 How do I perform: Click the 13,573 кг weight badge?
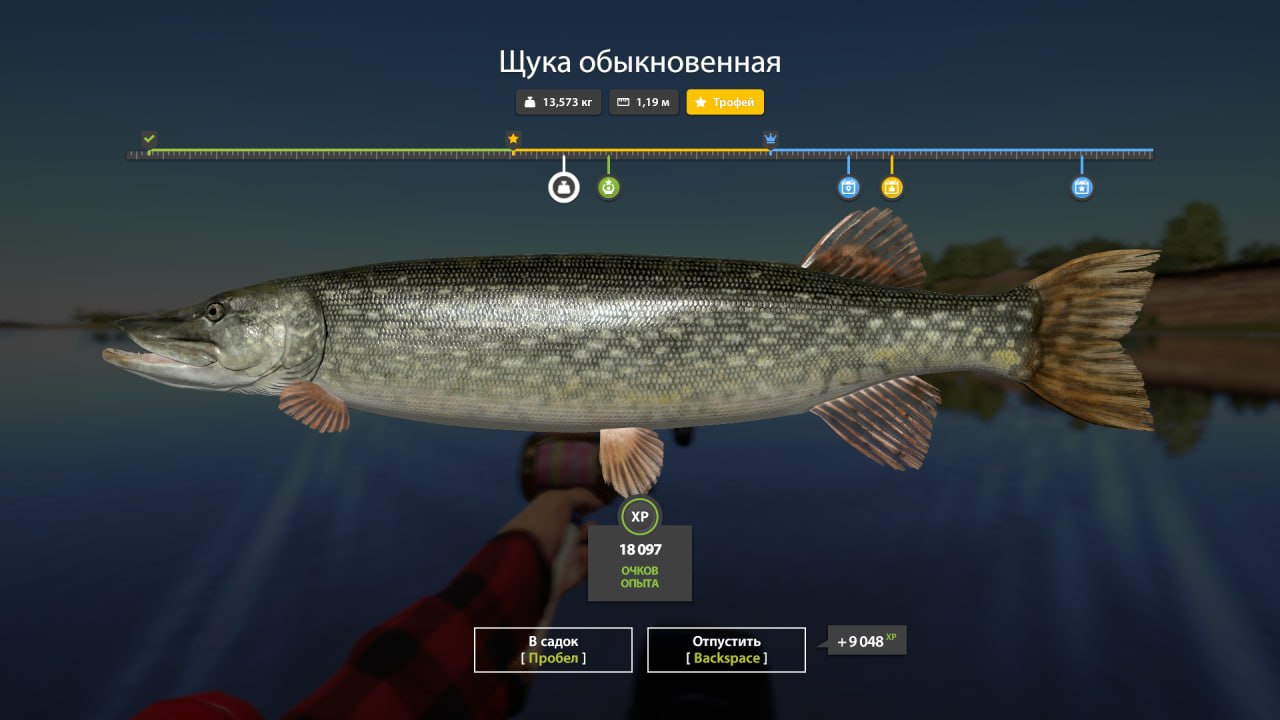pyautogui.click(x=557, y=101)
